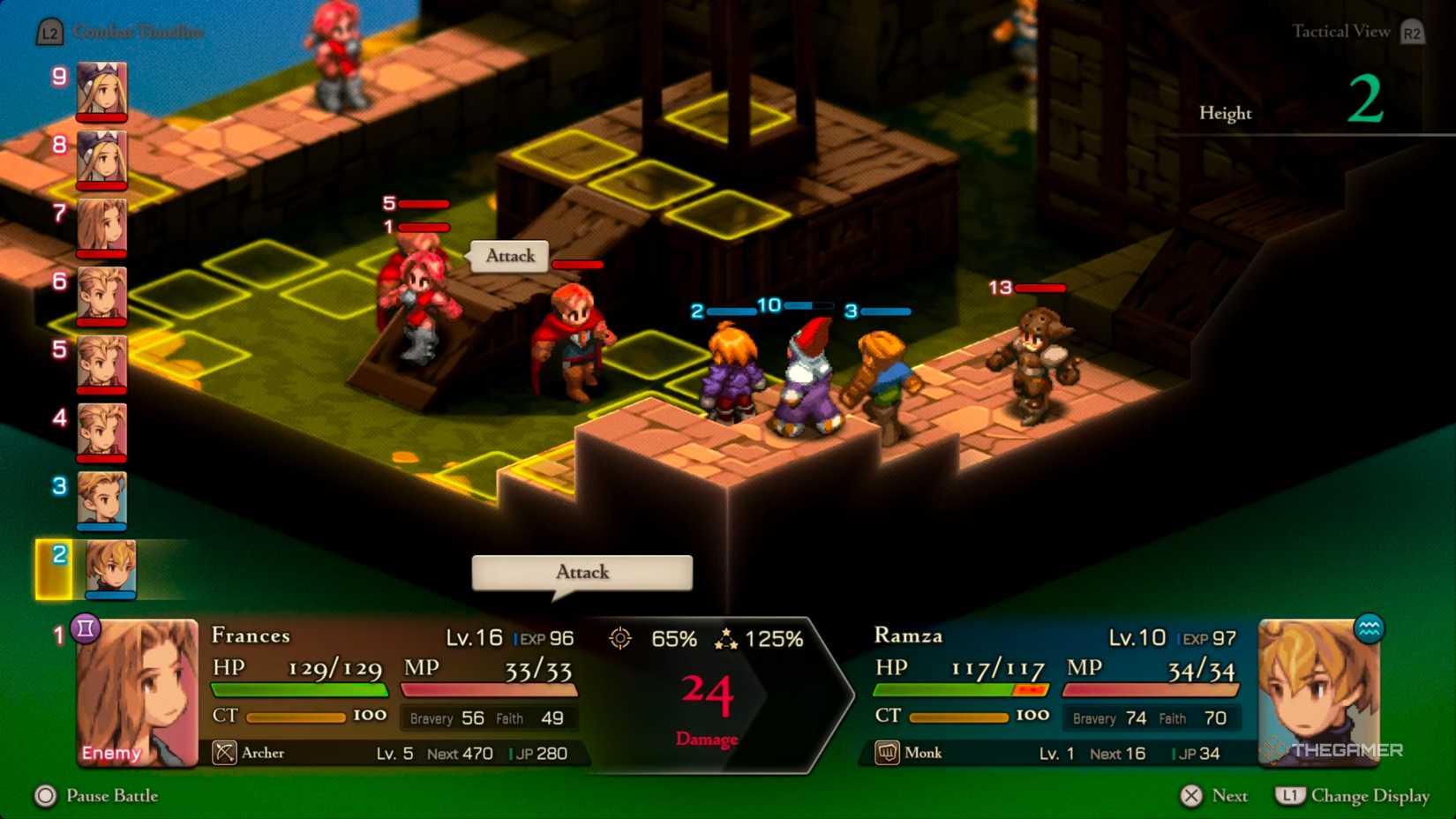The height and width of the screenshot is (819, 1456).
Task: Click the Attack speech bubble above Frances
Action: [x=508, y=256]
